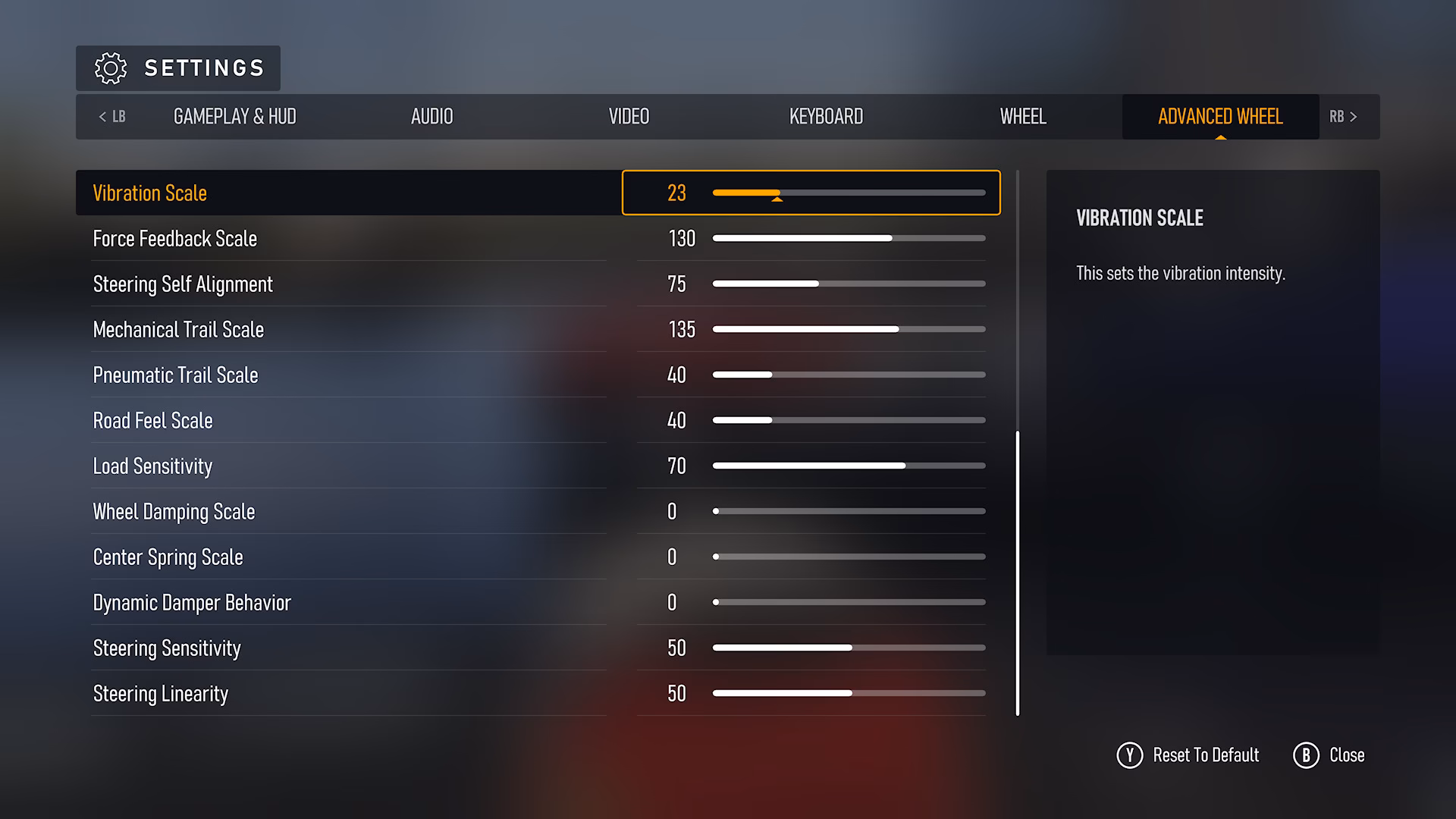Open the Keyboard settings tab
This screenshot has height=819, width=1456.
click(x=826, y=117)
